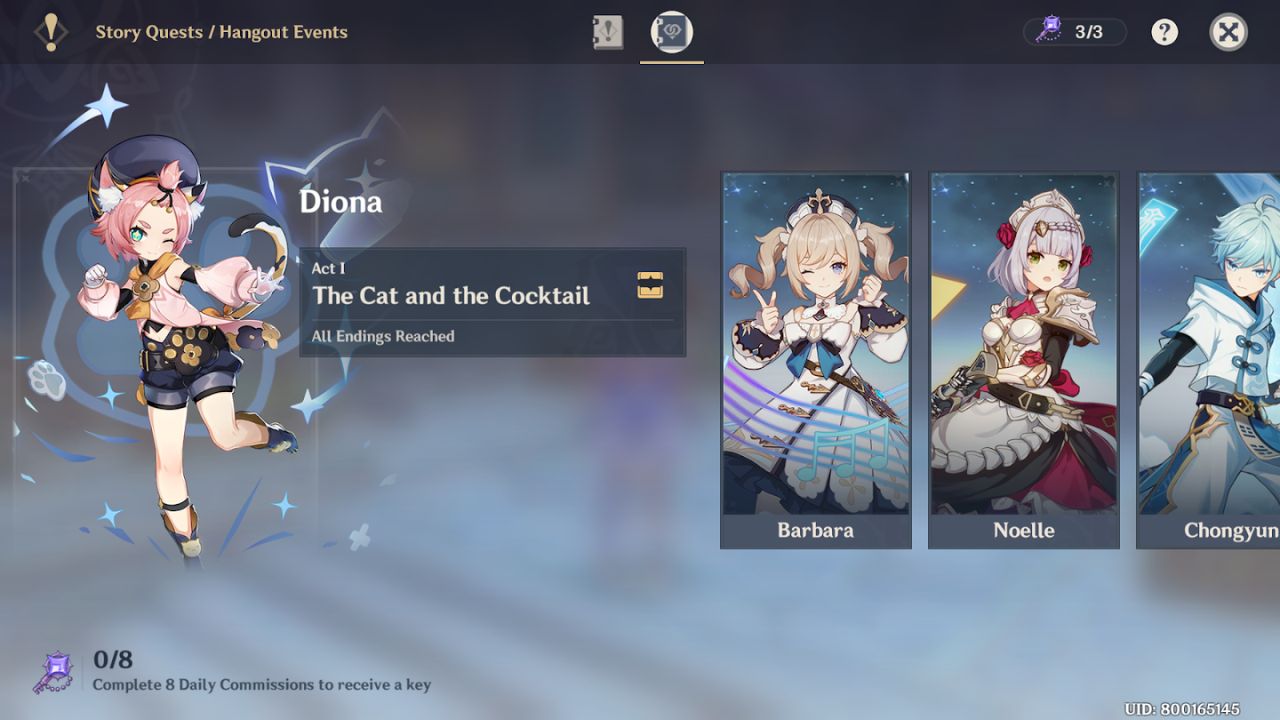This screenshot has width=1280, height=720.
Task: Open The Cat and the Cocktail act
Action: 492,302
